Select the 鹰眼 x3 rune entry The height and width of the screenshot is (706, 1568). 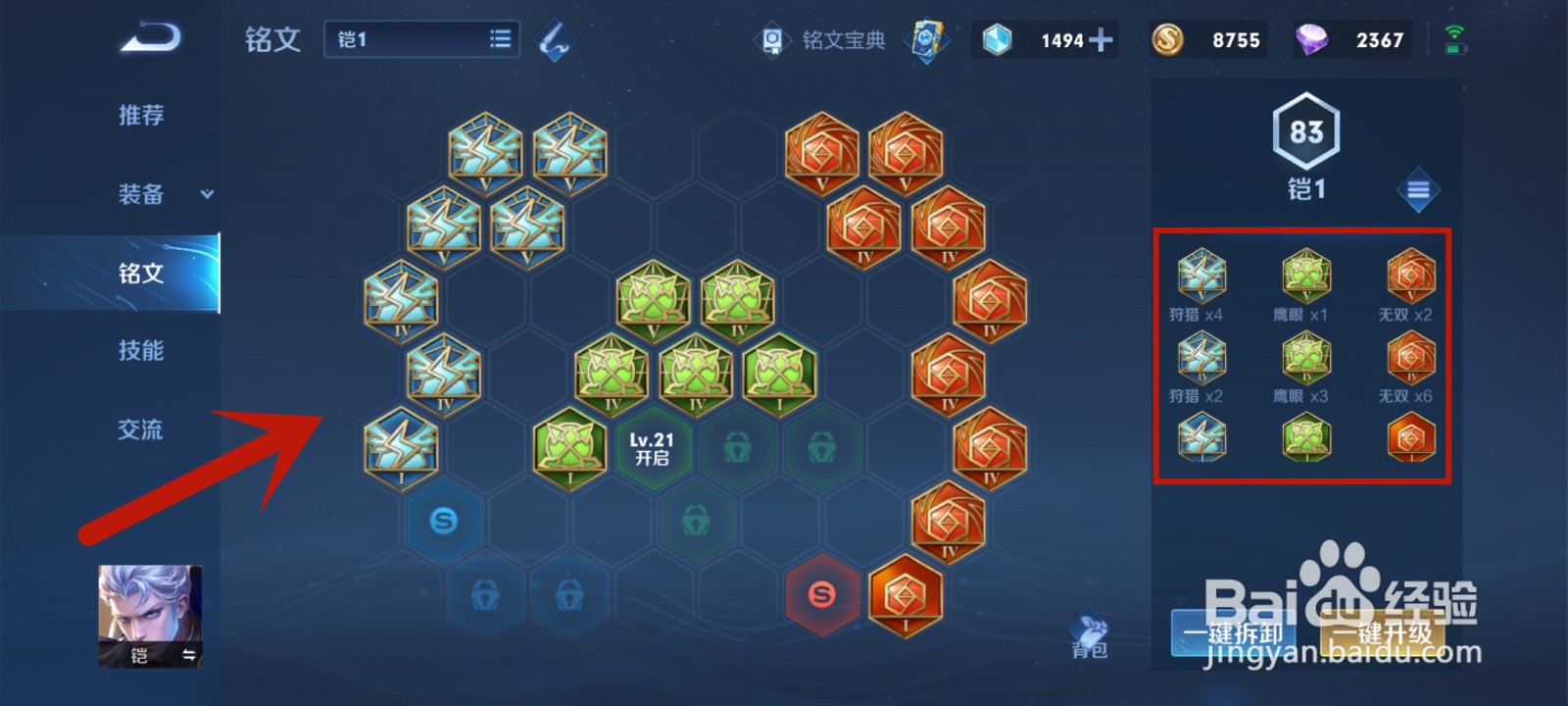click(x=1305, y=367)
